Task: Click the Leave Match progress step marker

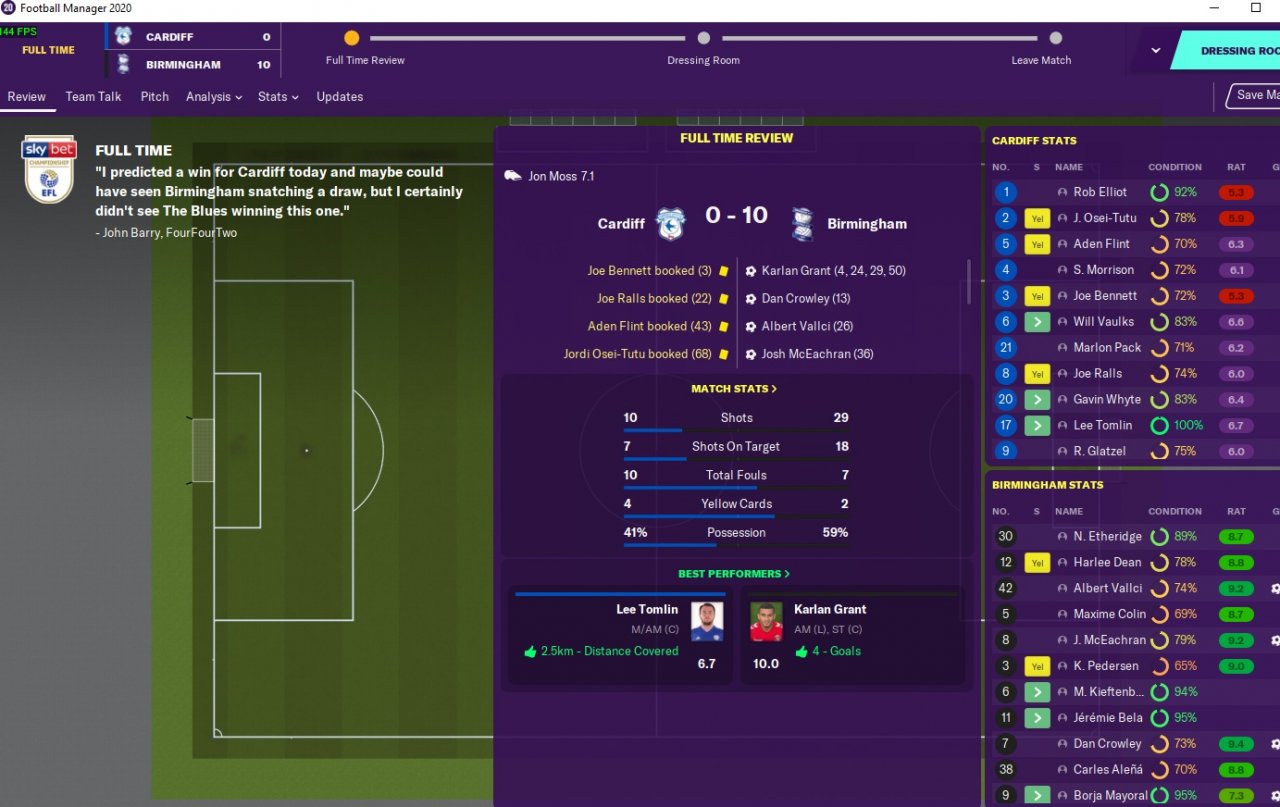Action: pyautogui.click(x=1055, y=38)
